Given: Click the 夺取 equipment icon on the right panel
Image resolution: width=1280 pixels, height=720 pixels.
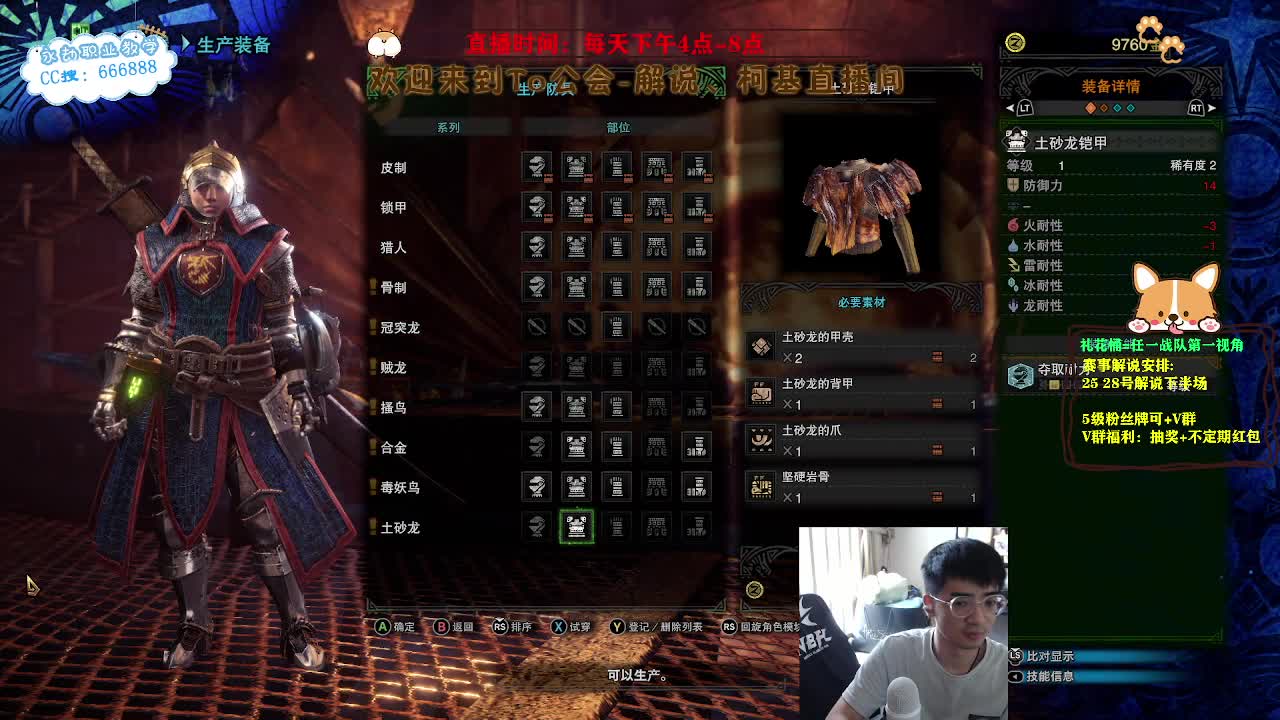Looking at the screenshot, I should point(1019,377).
